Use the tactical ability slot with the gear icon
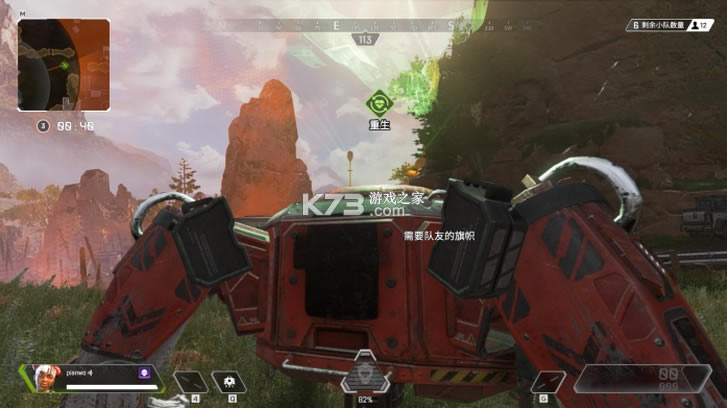 [x=231, y=381]
